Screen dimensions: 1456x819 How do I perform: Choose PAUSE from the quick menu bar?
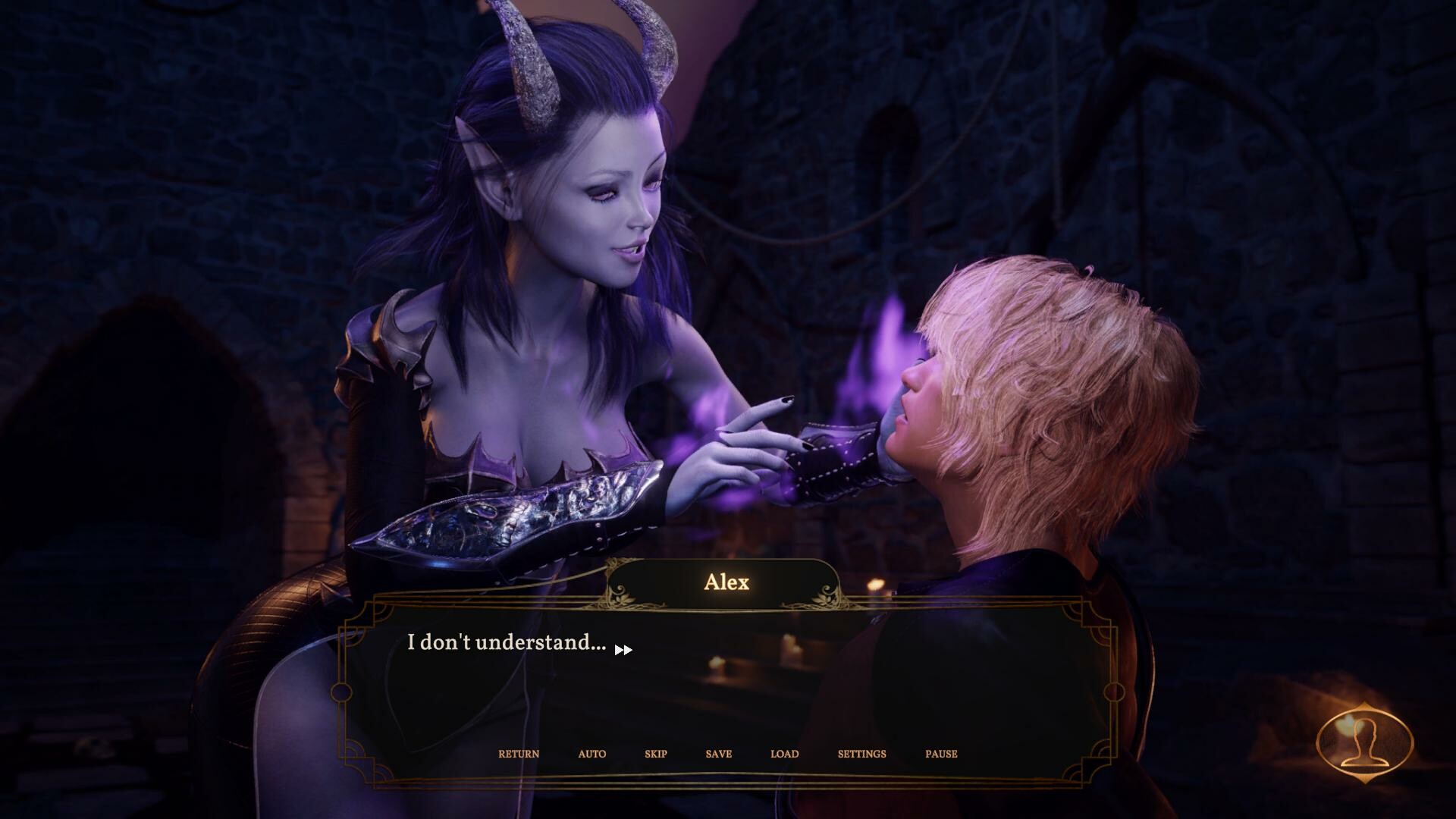(940, 754)
